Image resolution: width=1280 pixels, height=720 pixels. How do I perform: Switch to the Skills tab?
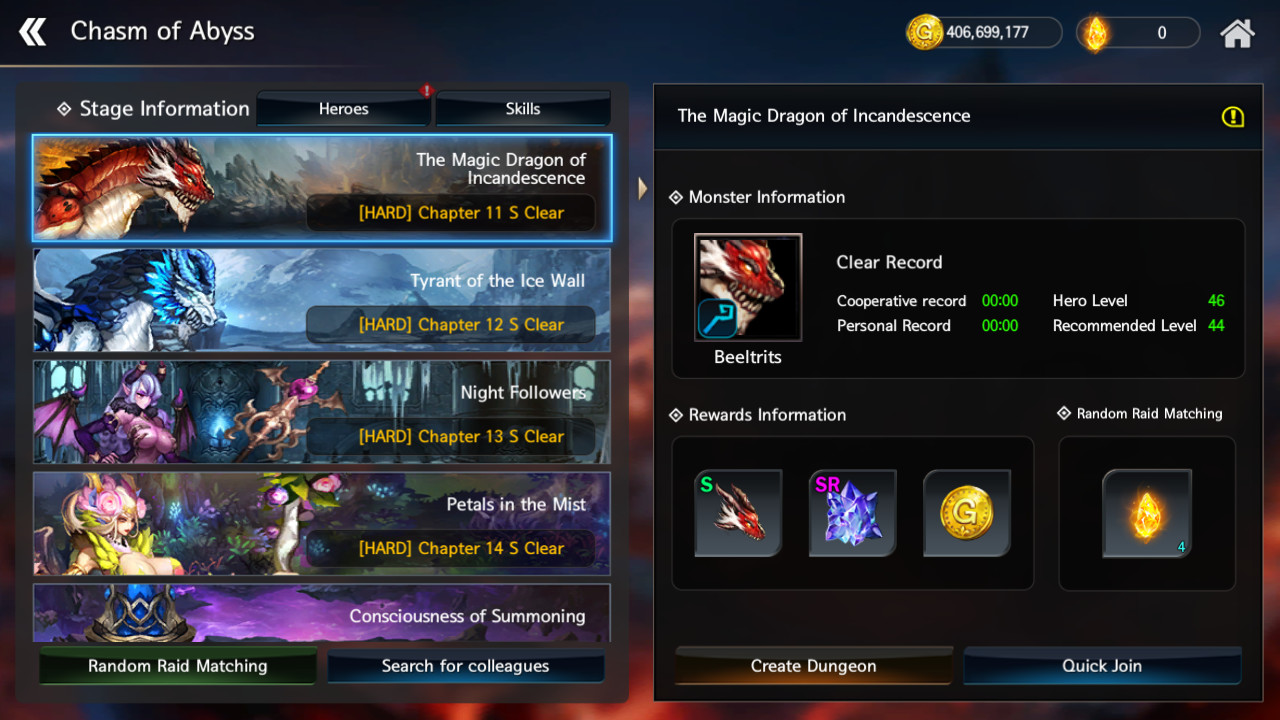coord(522,108)
